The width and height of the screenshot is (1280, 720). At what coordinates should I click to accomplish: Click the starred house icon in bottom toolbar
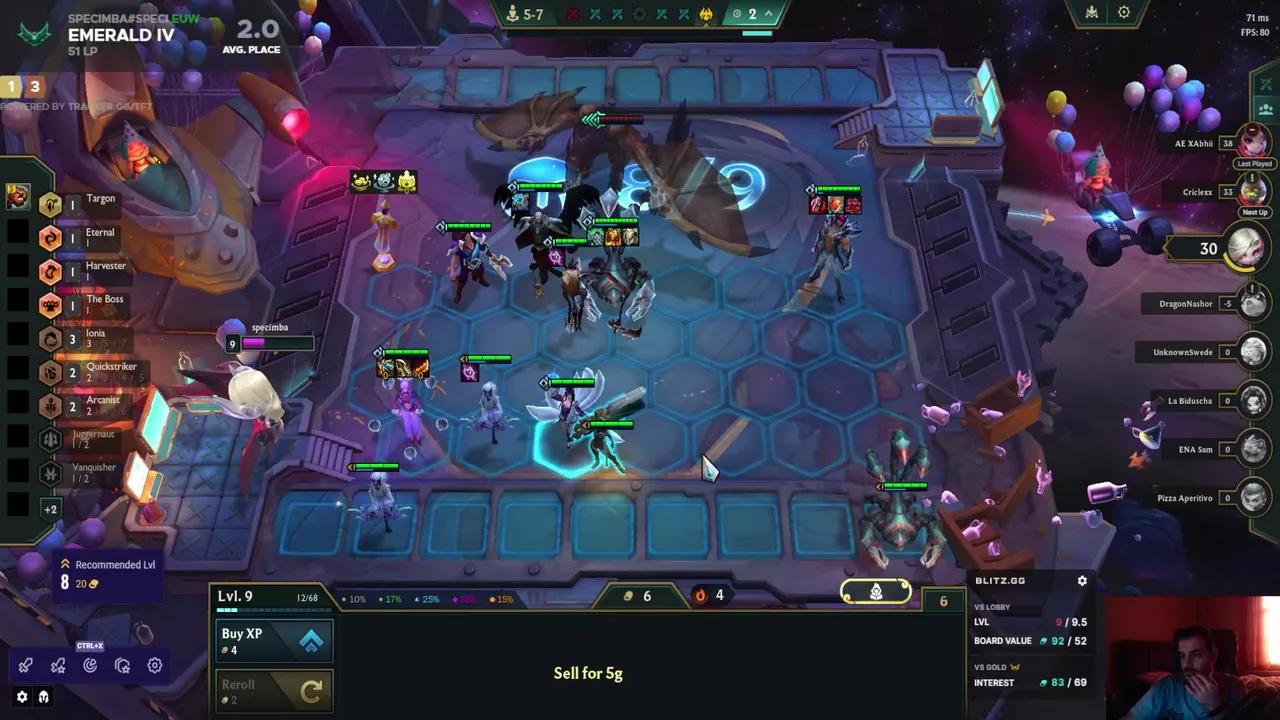click(x=122, y=666)
